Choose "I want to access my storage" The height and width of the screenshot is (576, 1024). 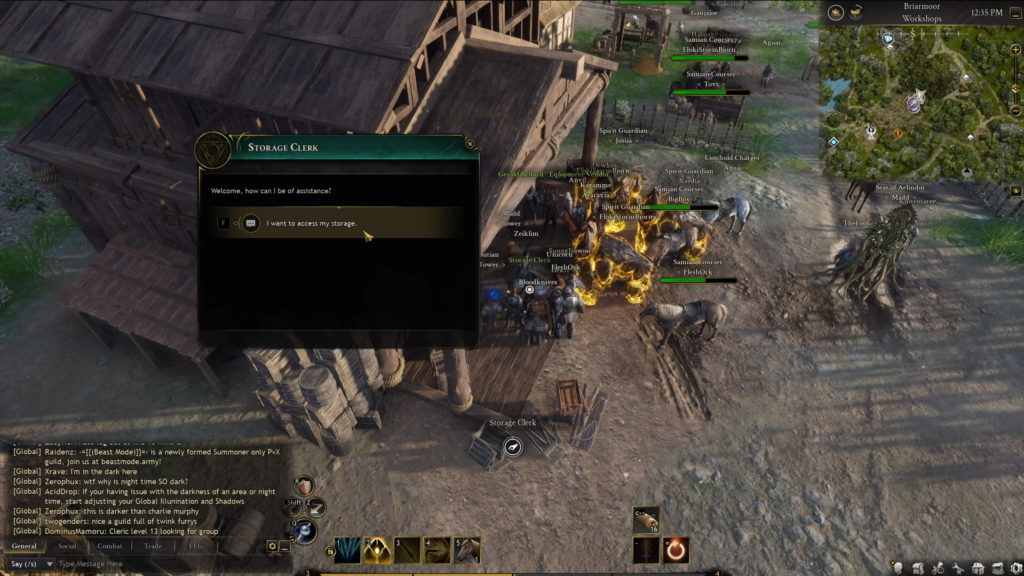tap(312, 223)
